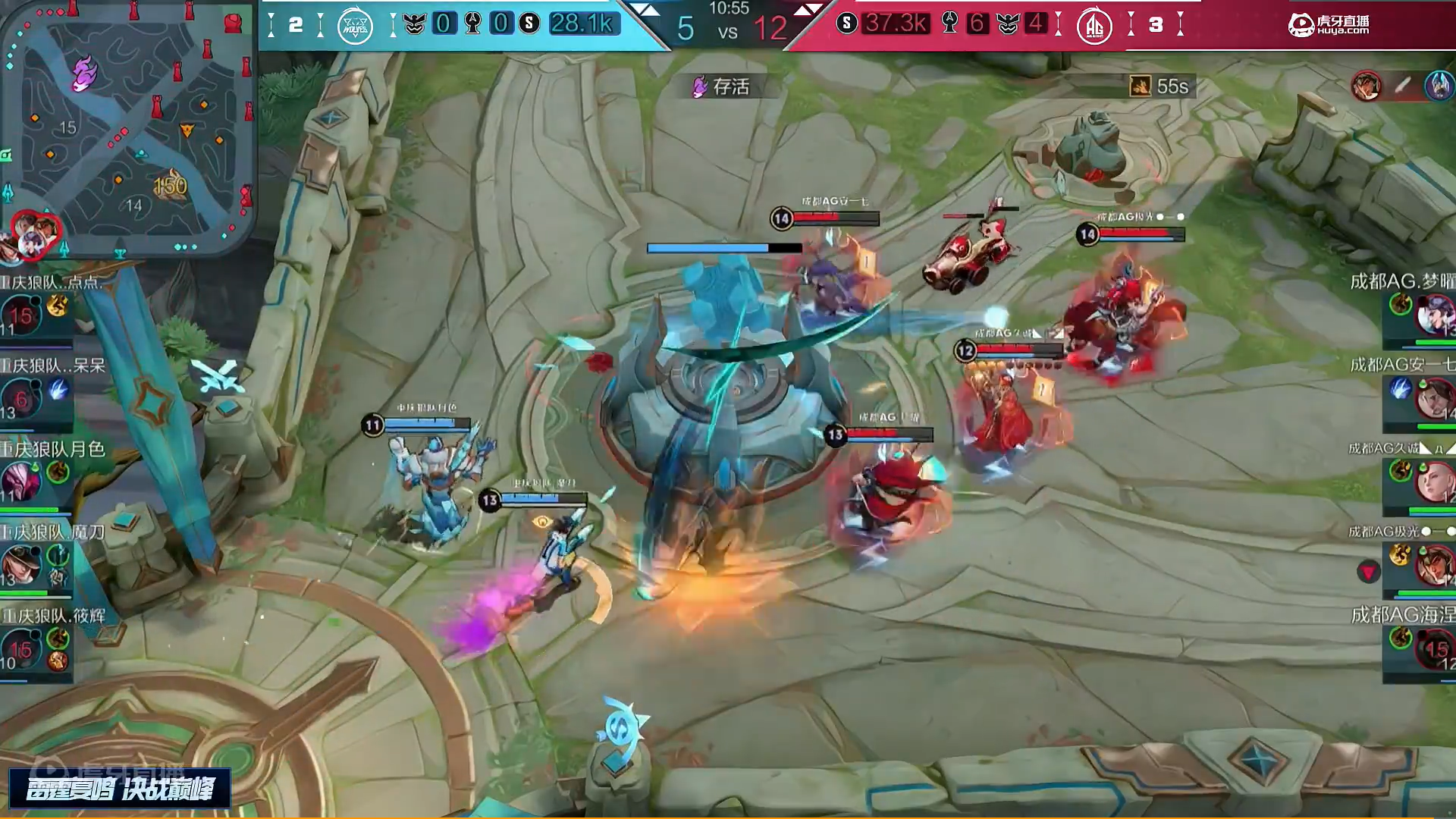This screenshot has width=1456, height=819.
Task: Click the 55s objective timer icon
Action: tap(1141, 86)
